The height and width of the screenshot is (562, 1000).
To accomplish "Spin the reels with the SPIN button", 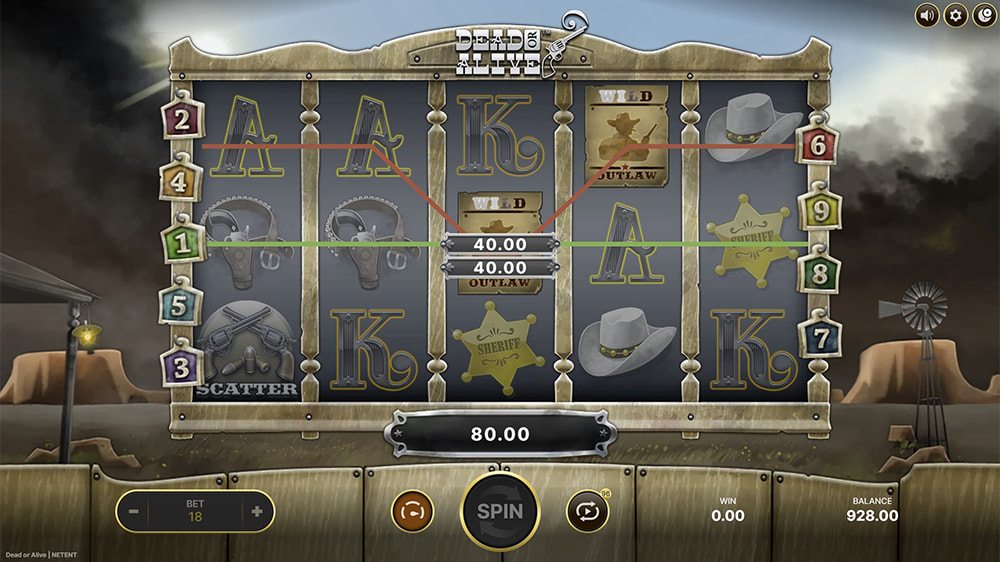I will [x=499, y=510].
